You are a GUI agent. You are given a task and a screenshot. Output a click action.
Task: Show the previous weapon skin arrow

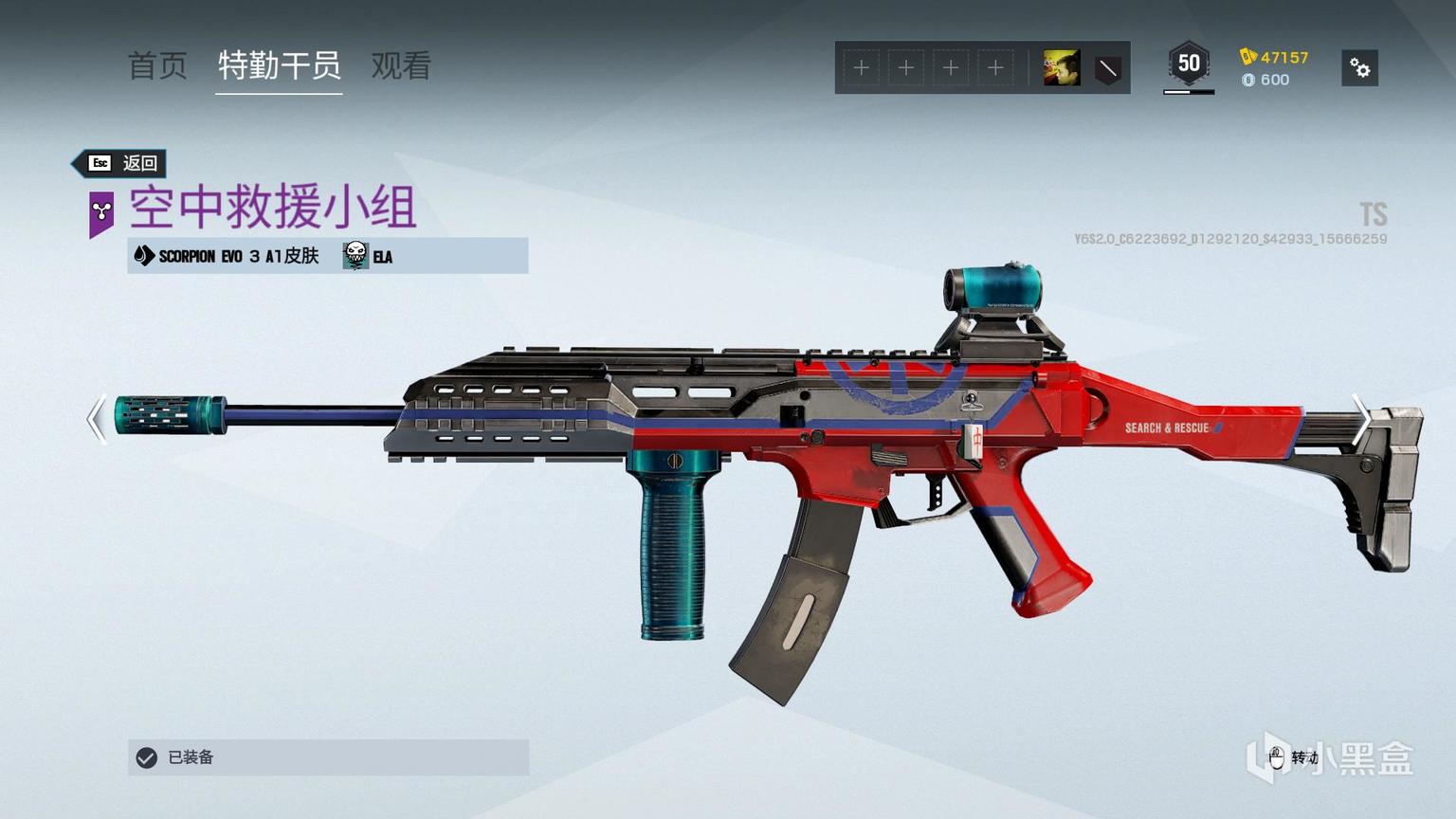pyautogui.click(x=96, y=418)
